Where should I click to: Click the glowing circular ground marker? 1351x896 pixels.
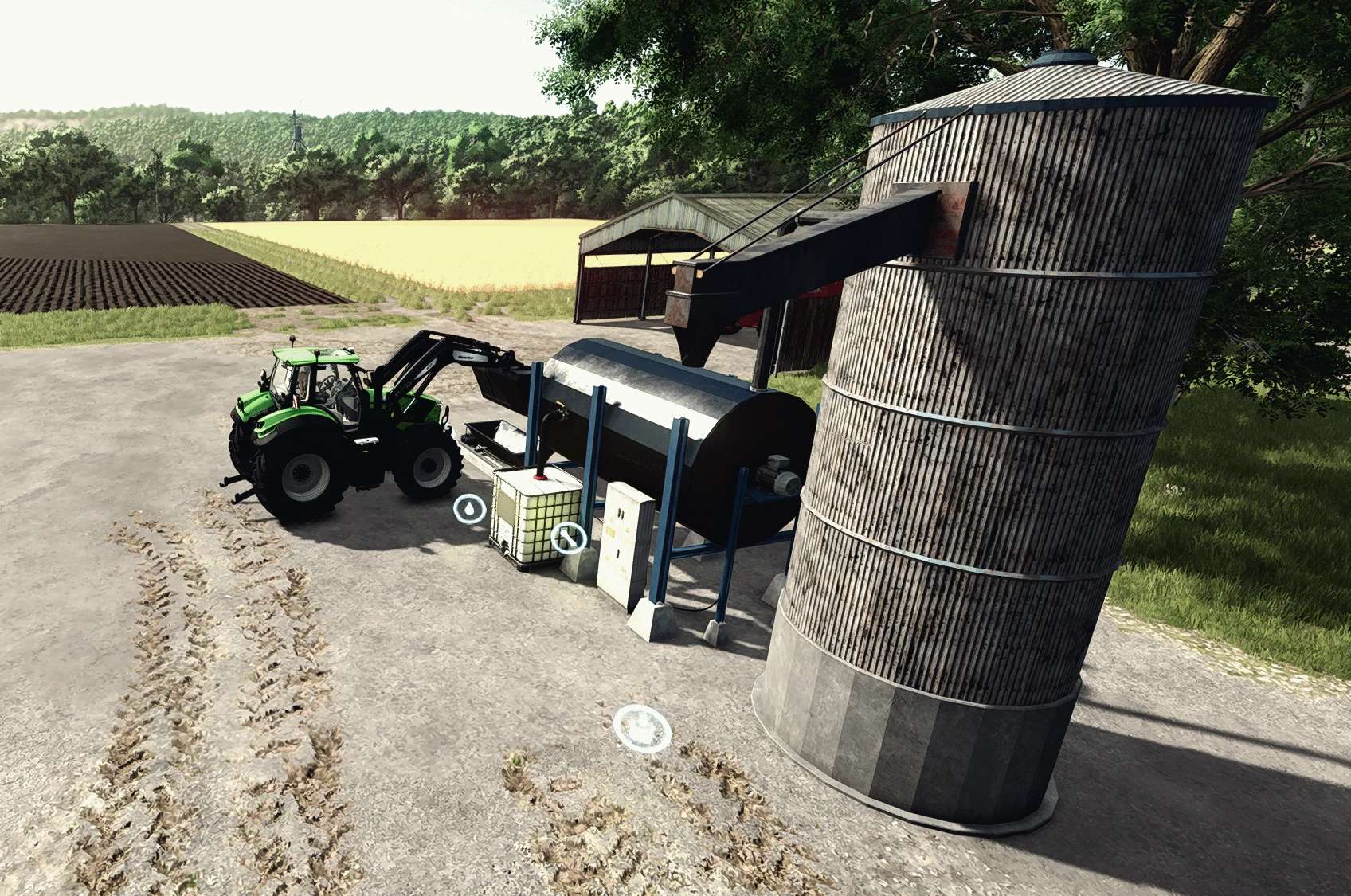coord(641,728)
